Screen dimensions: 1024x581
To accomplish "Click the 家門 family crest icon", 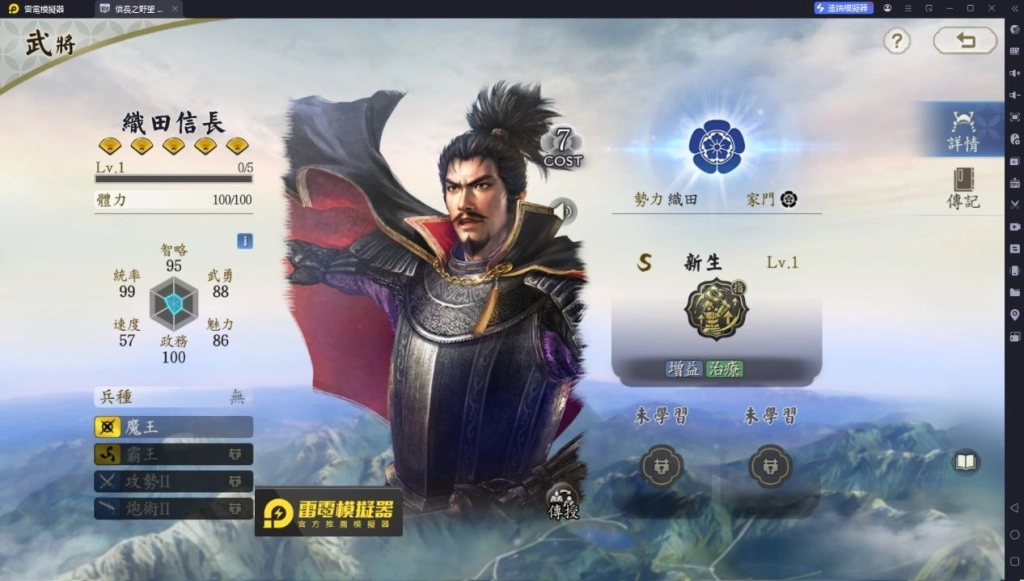I will pos(789,199).
